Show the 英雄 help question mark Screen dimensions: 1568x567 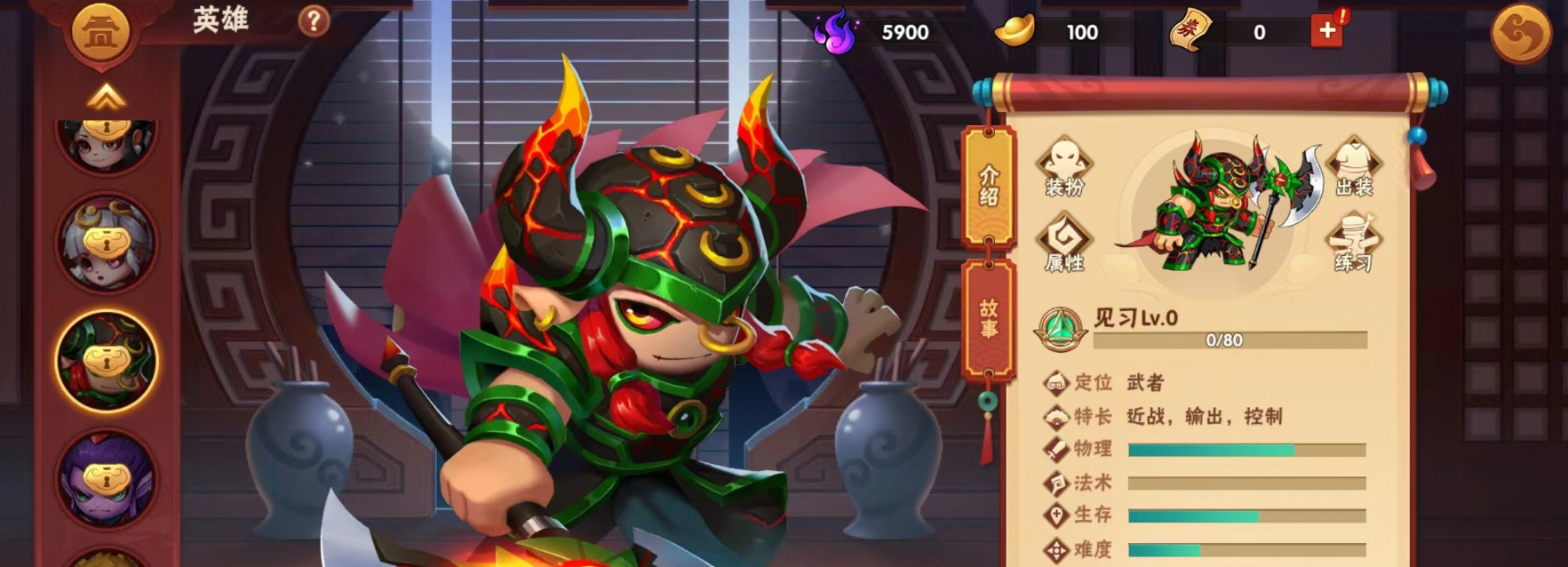[313, 20]
